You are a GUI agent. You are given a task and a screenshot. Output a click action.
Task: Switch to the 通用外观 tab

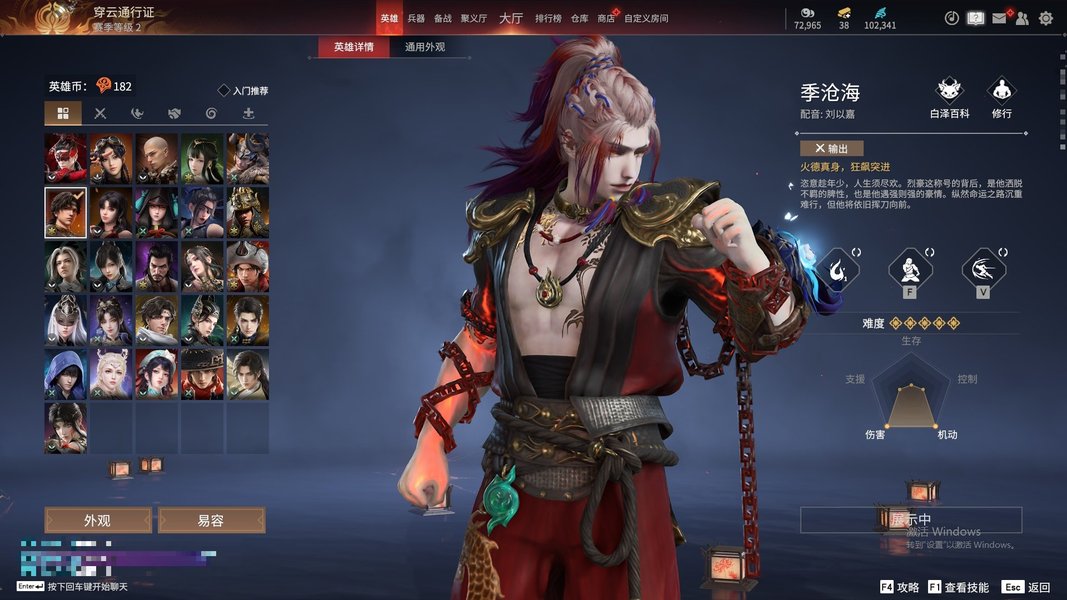pos(425,47)
